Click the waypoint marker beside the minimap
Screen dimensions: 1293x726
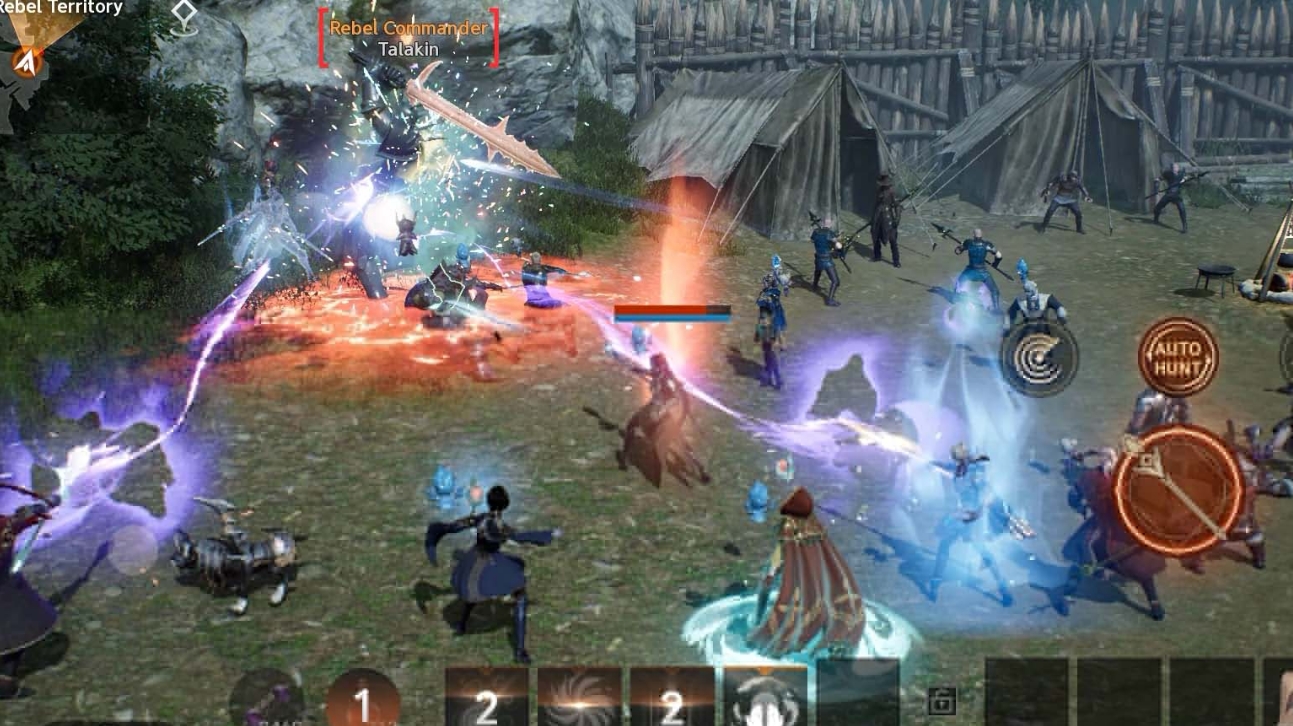(185, 14)
